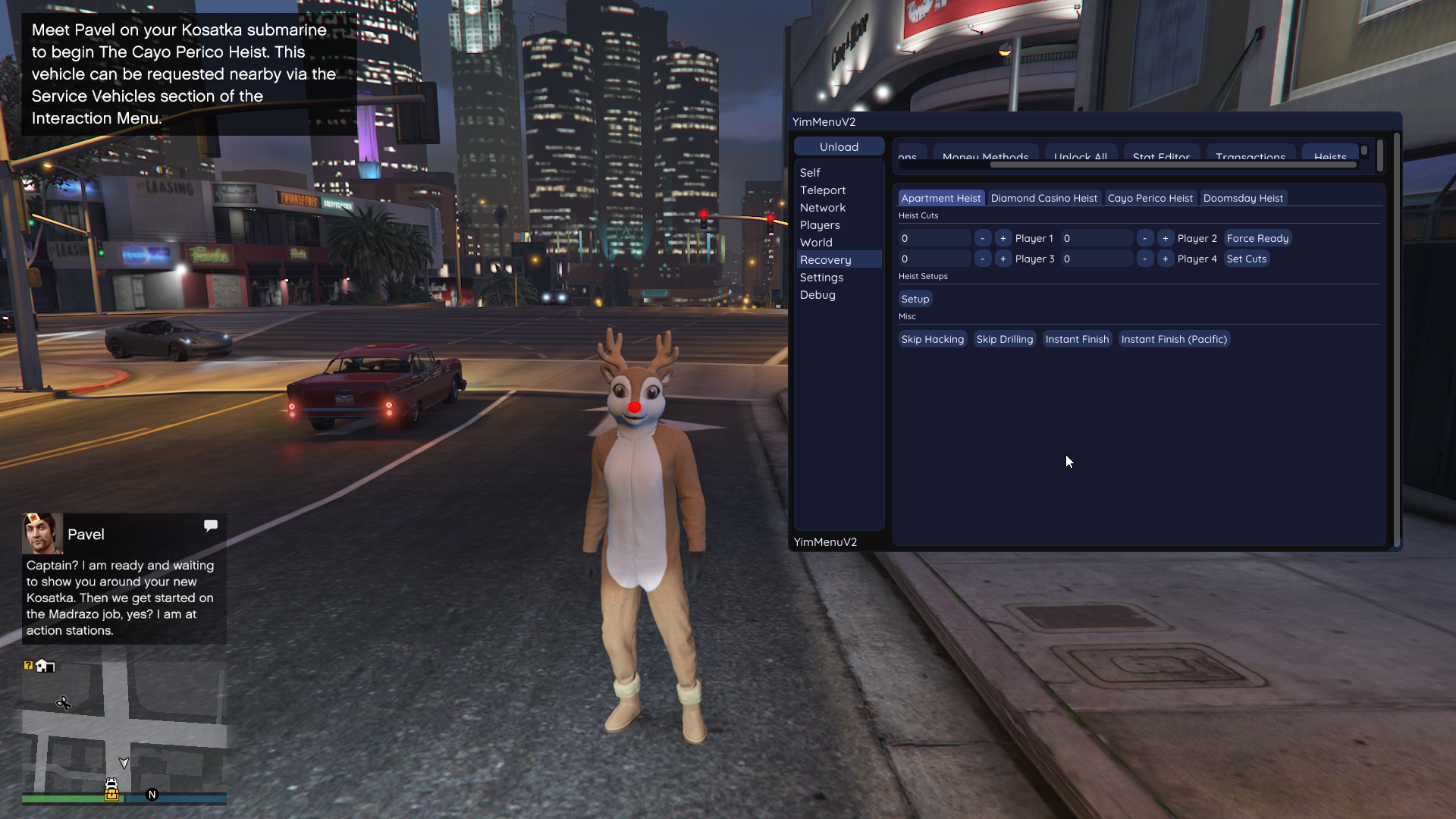
Task: Switch to the Cayo Perico Heist tab
Action: pyautogui.click(x=1150, y=198)
